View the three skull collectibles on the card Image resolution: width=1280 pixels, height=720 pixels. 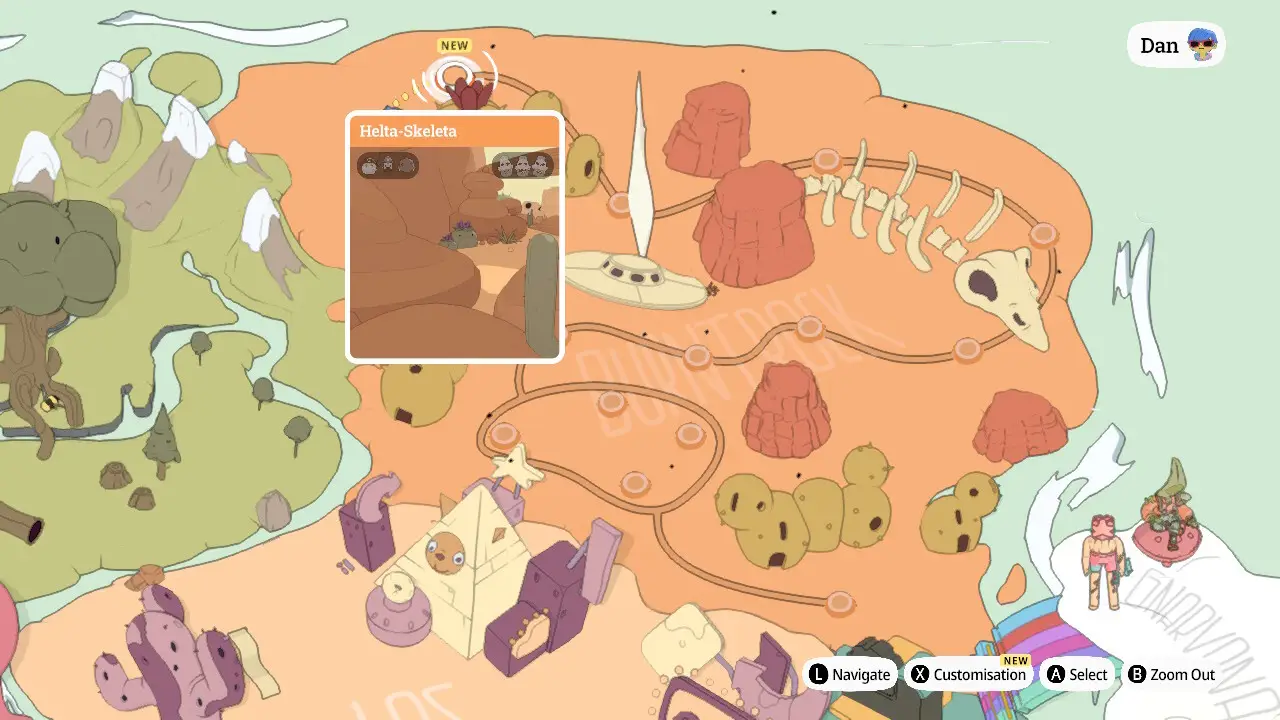[523, 165]
